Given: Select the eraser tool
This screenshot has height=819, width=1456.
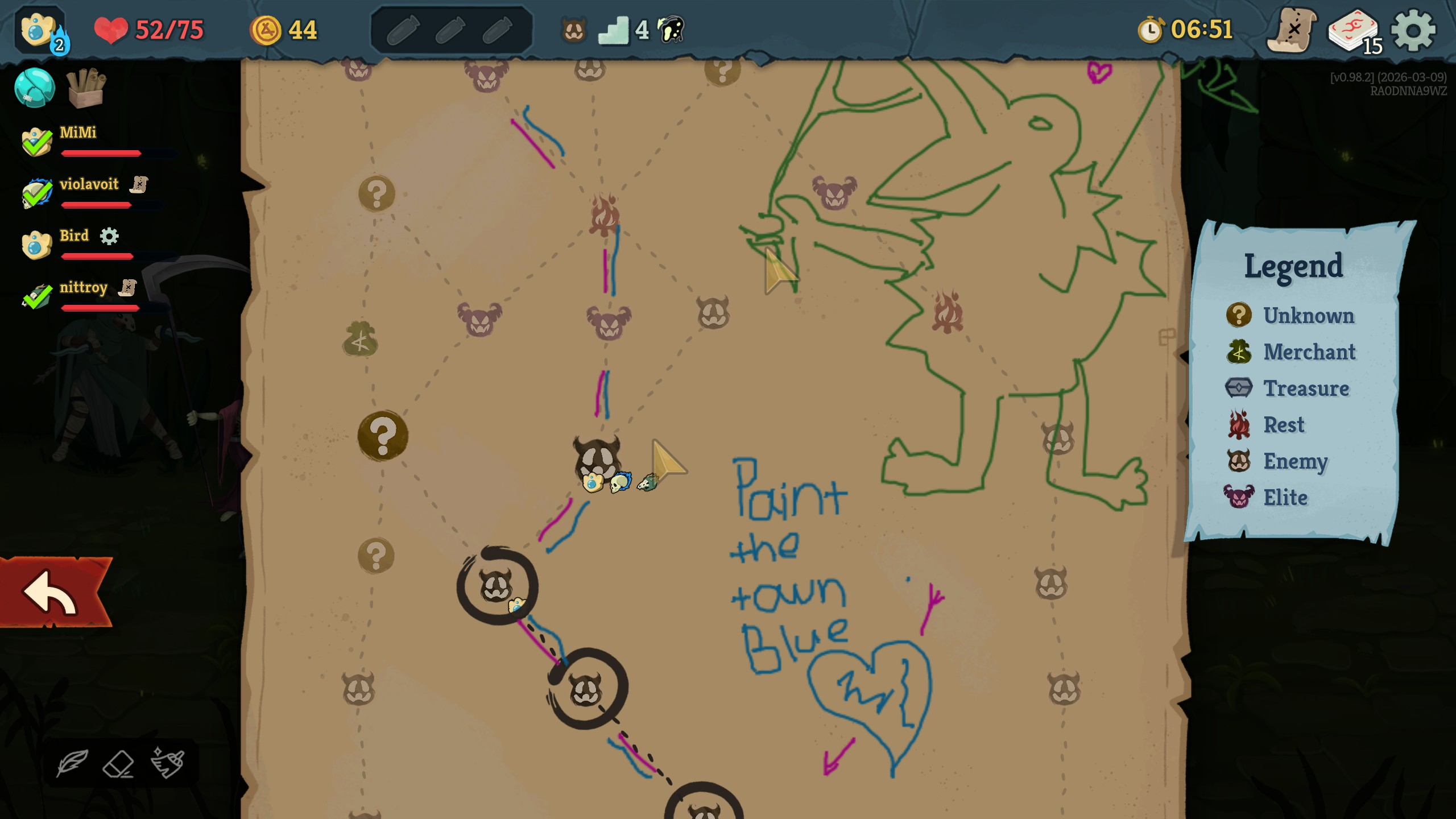Looking at the screenshot, I should pos(118,763).
